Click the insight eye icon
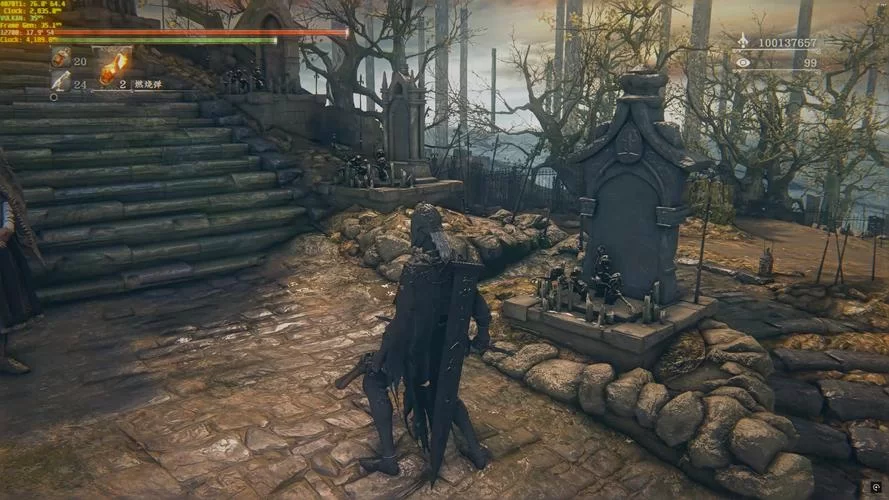This screenshot has width=889, height=500. (742, 63)
